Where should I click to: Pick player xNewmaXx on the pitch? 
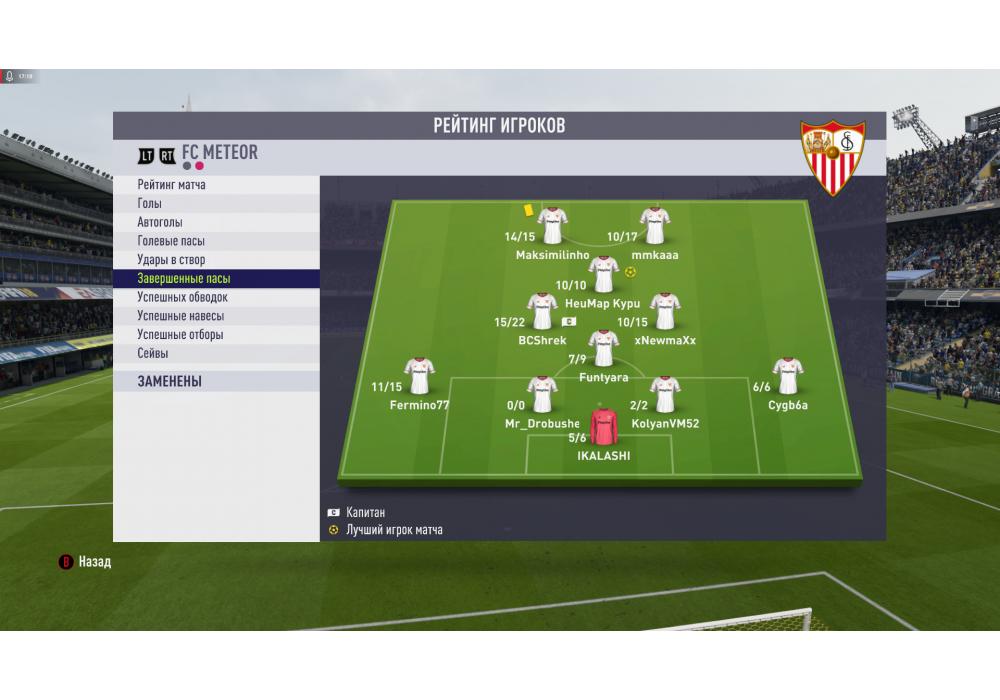click(664, 311)
